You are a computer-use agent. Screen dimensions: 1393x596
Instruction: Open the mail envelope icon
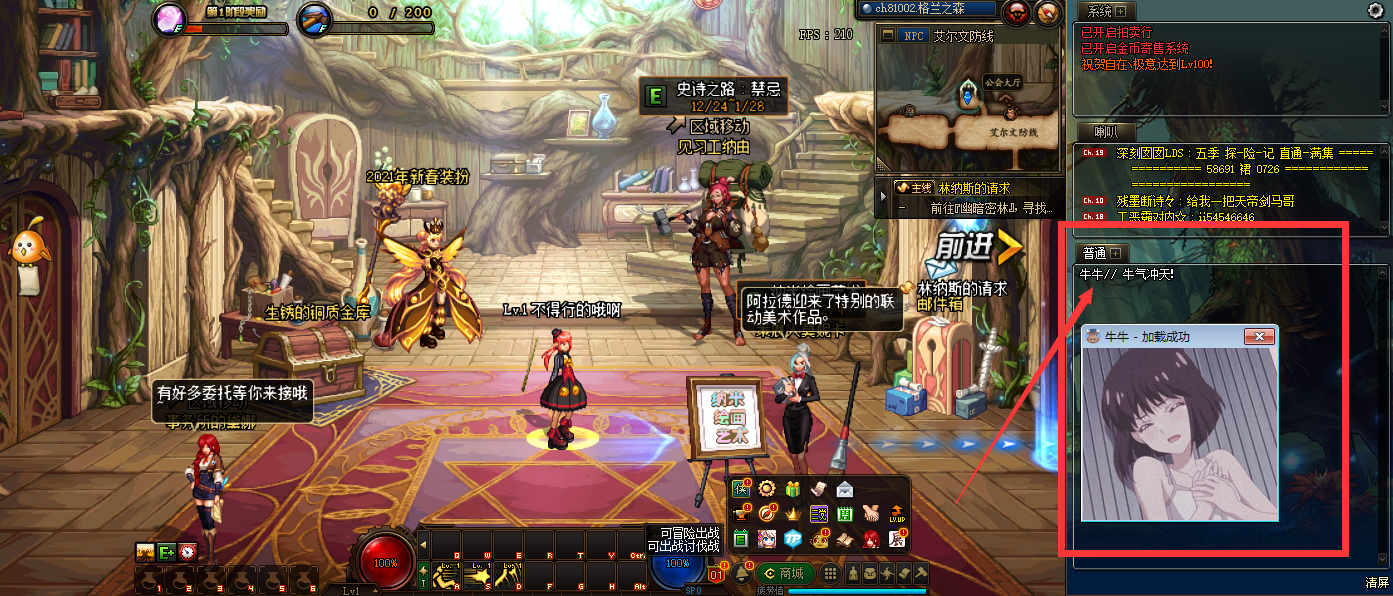[846, 489]
